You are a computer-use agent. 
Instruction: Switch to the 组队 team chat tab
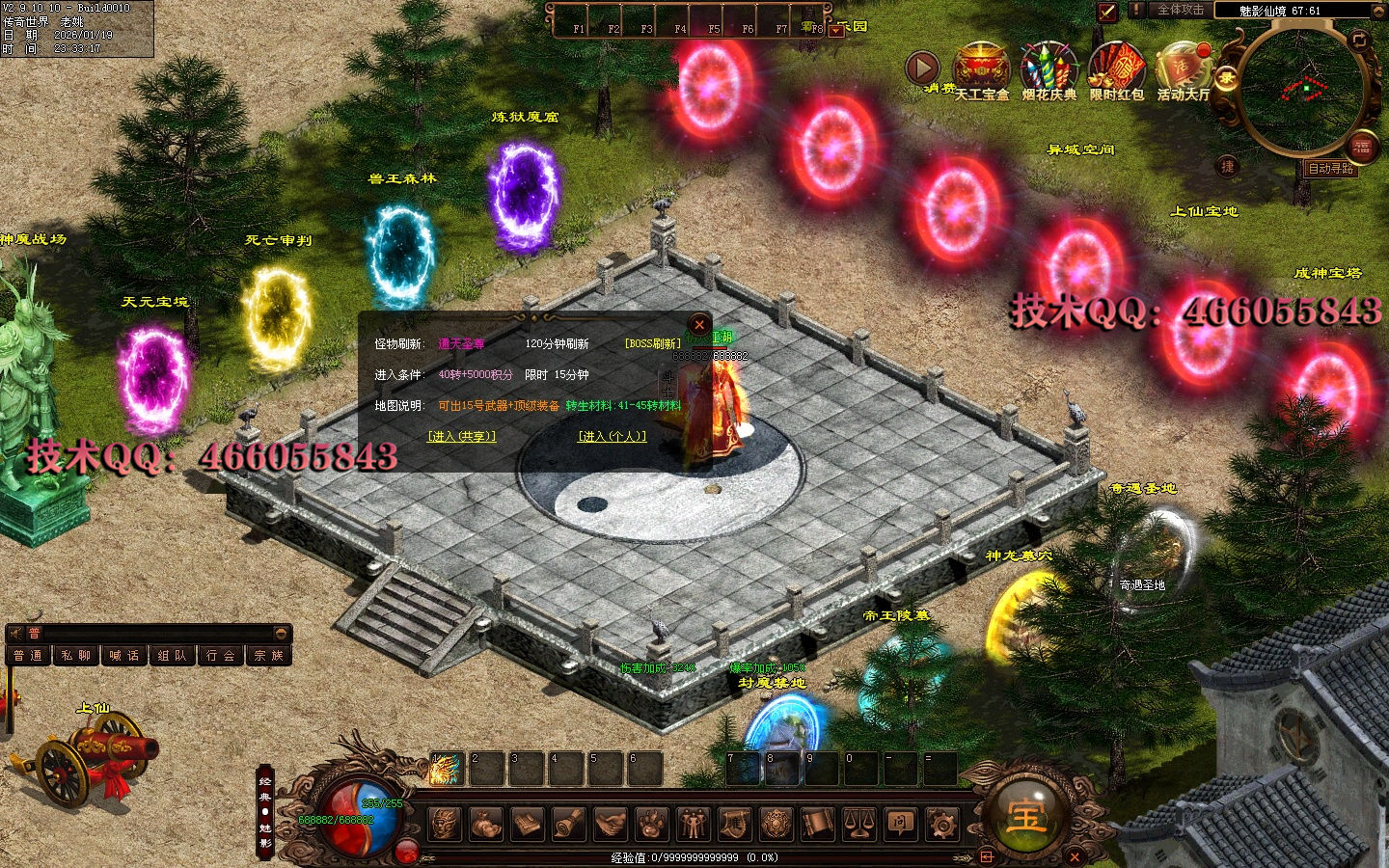[173, 656]
